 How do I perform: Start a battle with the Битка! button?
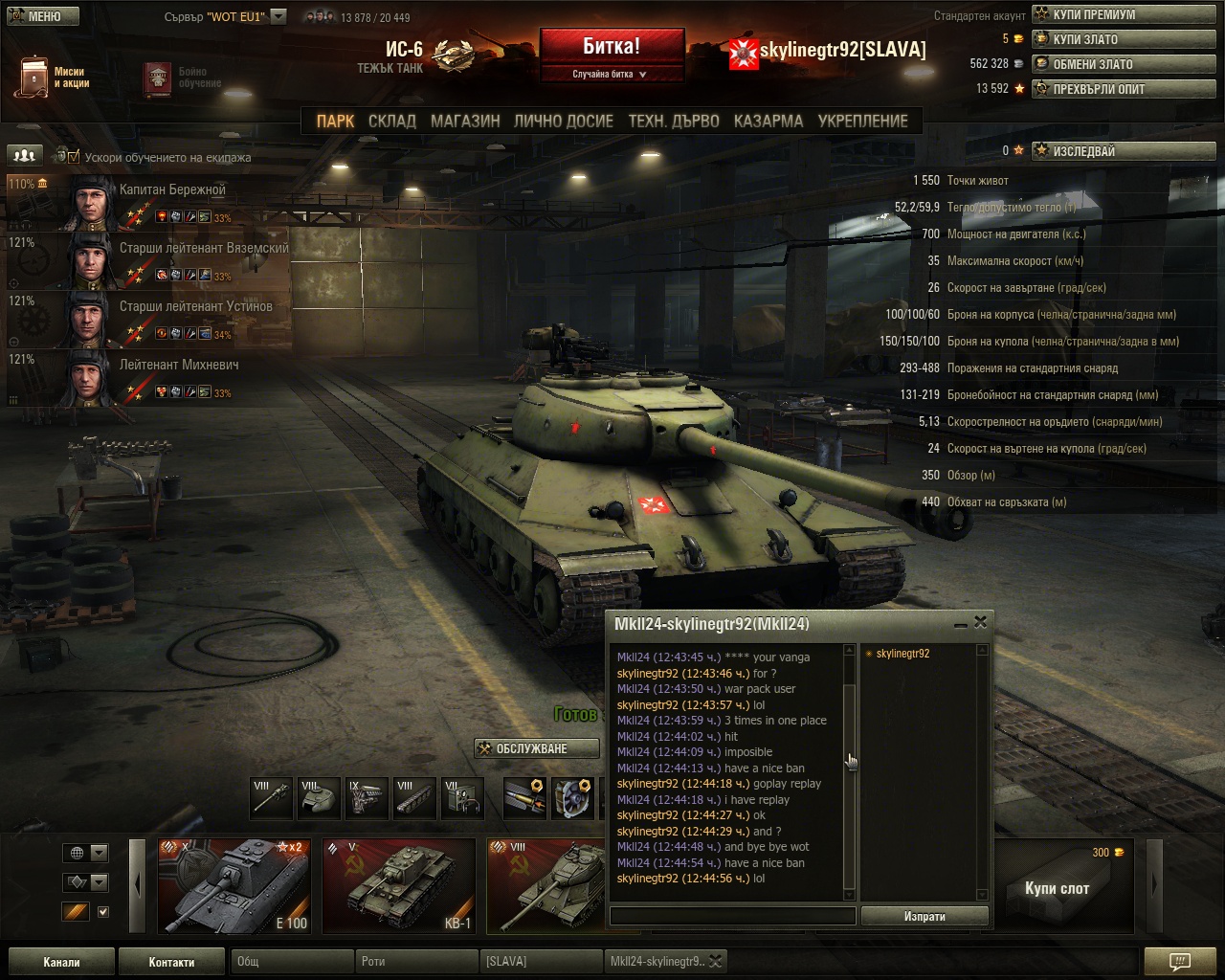[612, 47]
